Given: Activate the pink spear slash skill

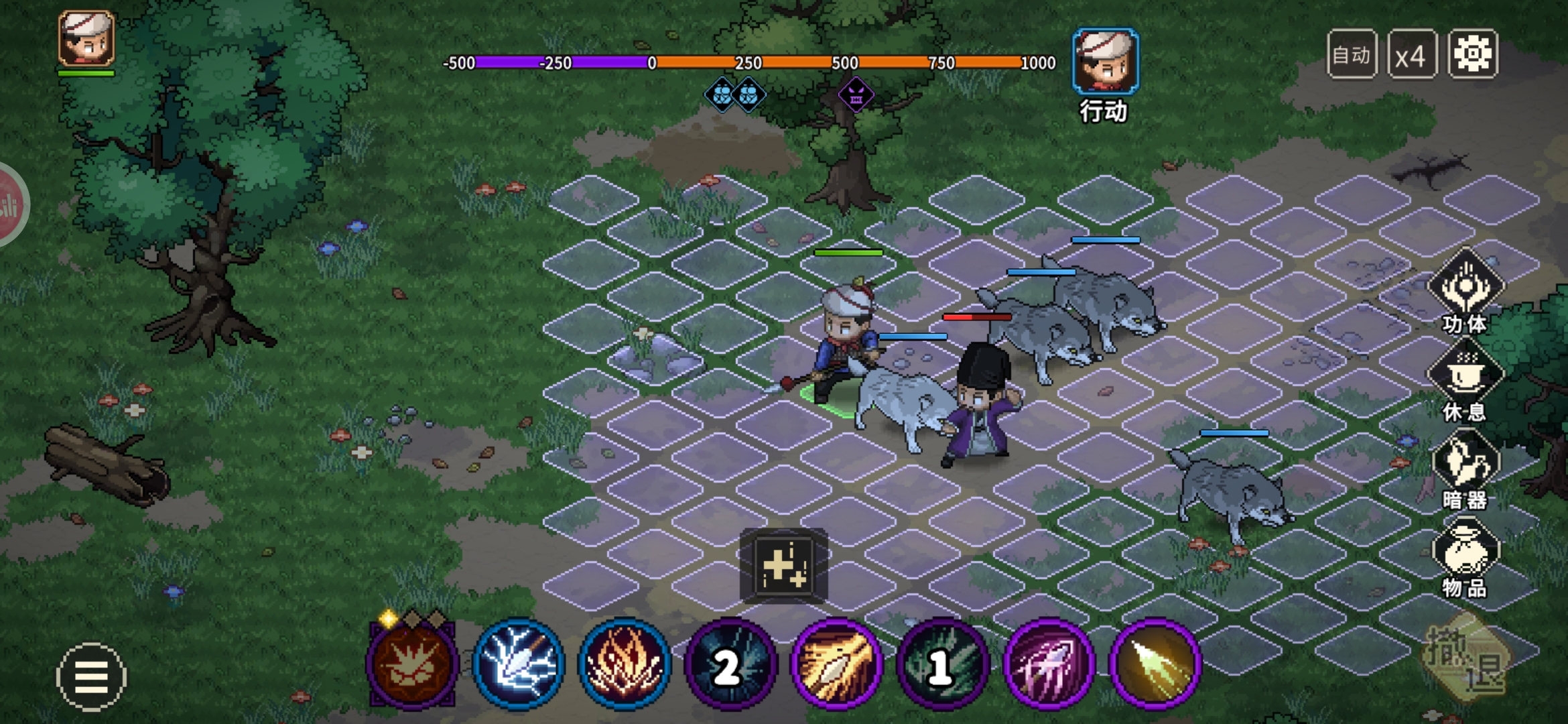Looking at the screenshot, I should click(x=1049, y=663).
